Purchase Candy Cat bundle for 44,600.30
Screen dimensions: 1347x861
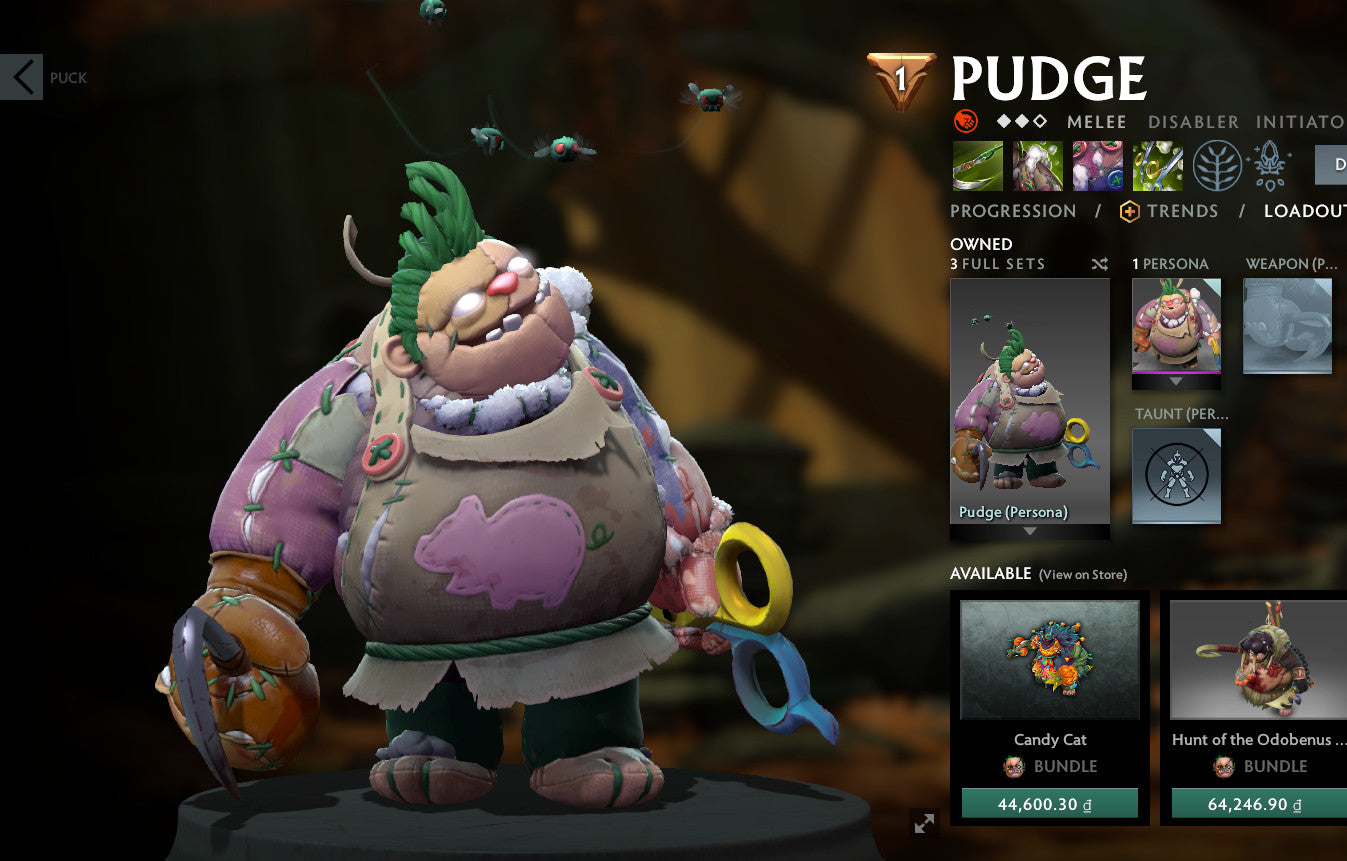1050,803
